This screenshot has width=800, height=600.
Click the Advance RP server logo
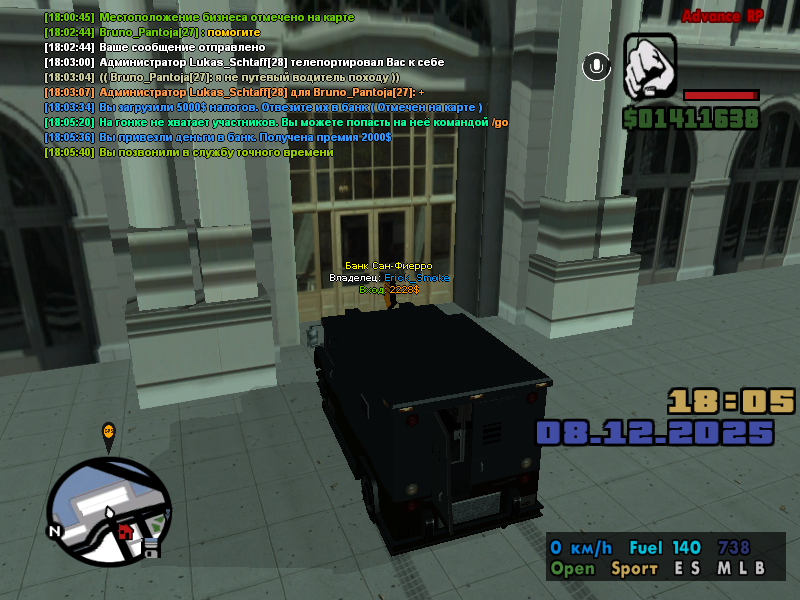723,16
